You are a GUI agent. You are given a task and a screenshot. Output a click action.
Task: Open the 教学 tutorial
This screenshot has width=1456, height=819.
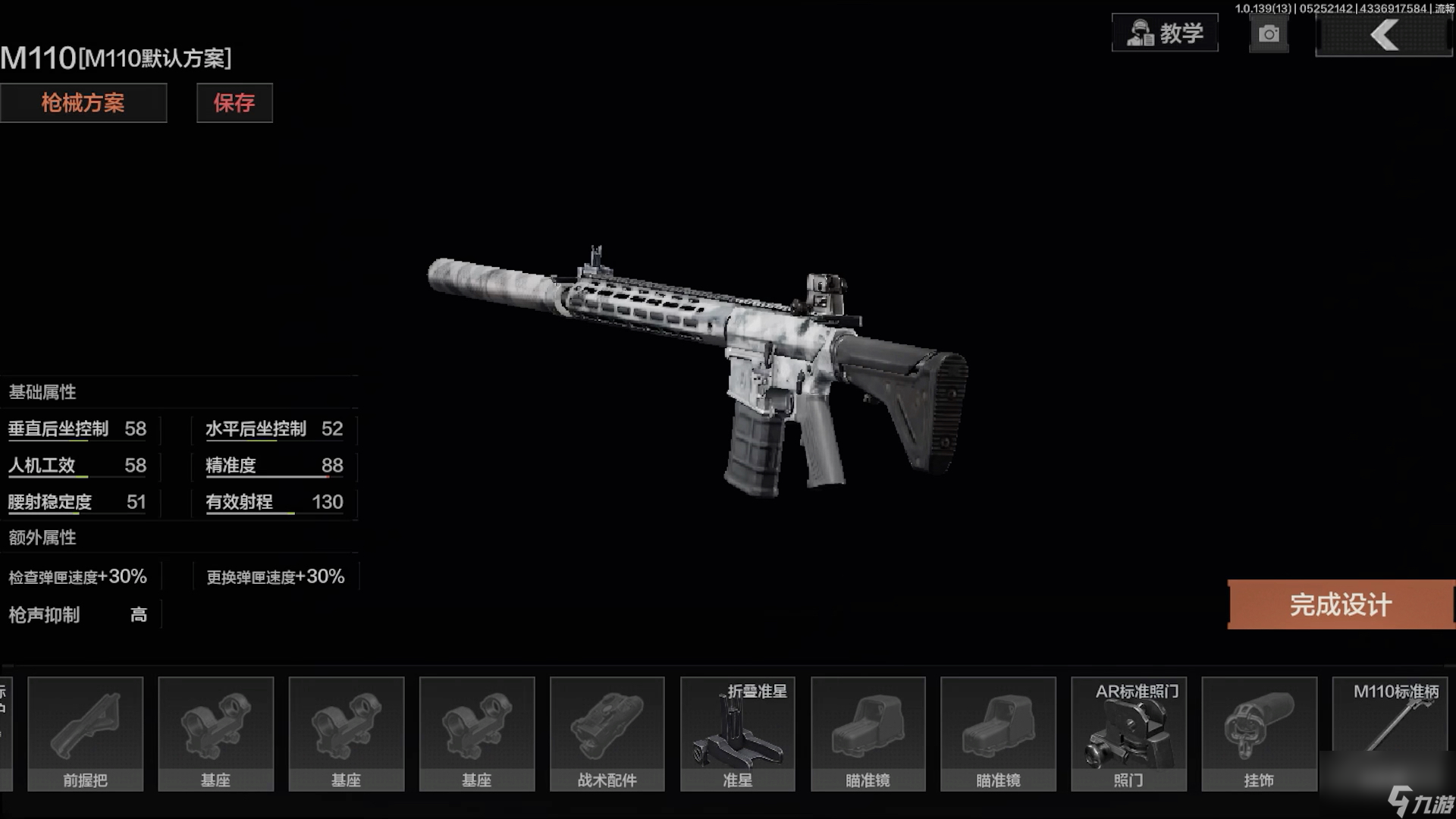[1165, 33]
